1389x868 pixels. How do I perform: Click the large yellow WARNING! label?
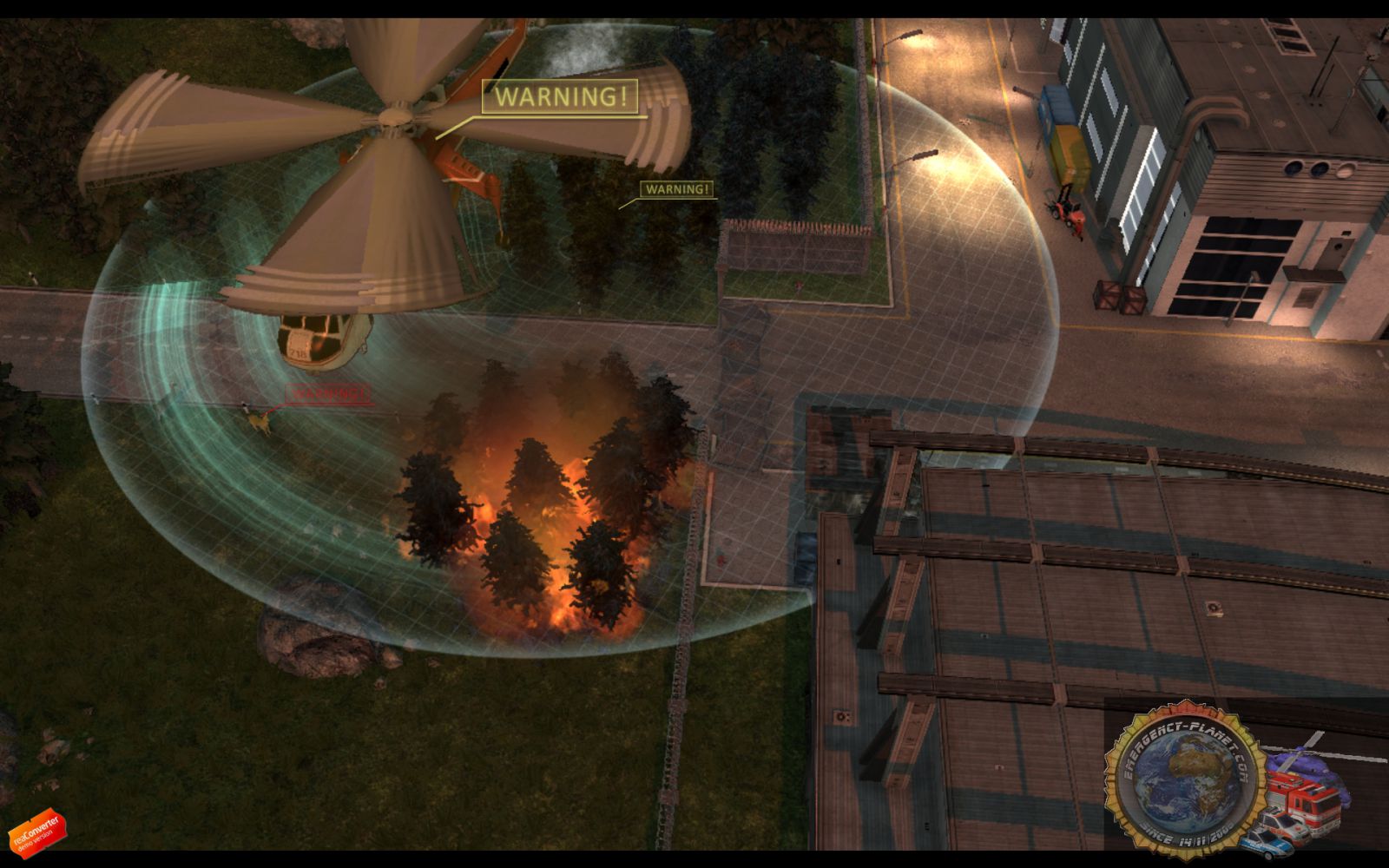[561, 96]
